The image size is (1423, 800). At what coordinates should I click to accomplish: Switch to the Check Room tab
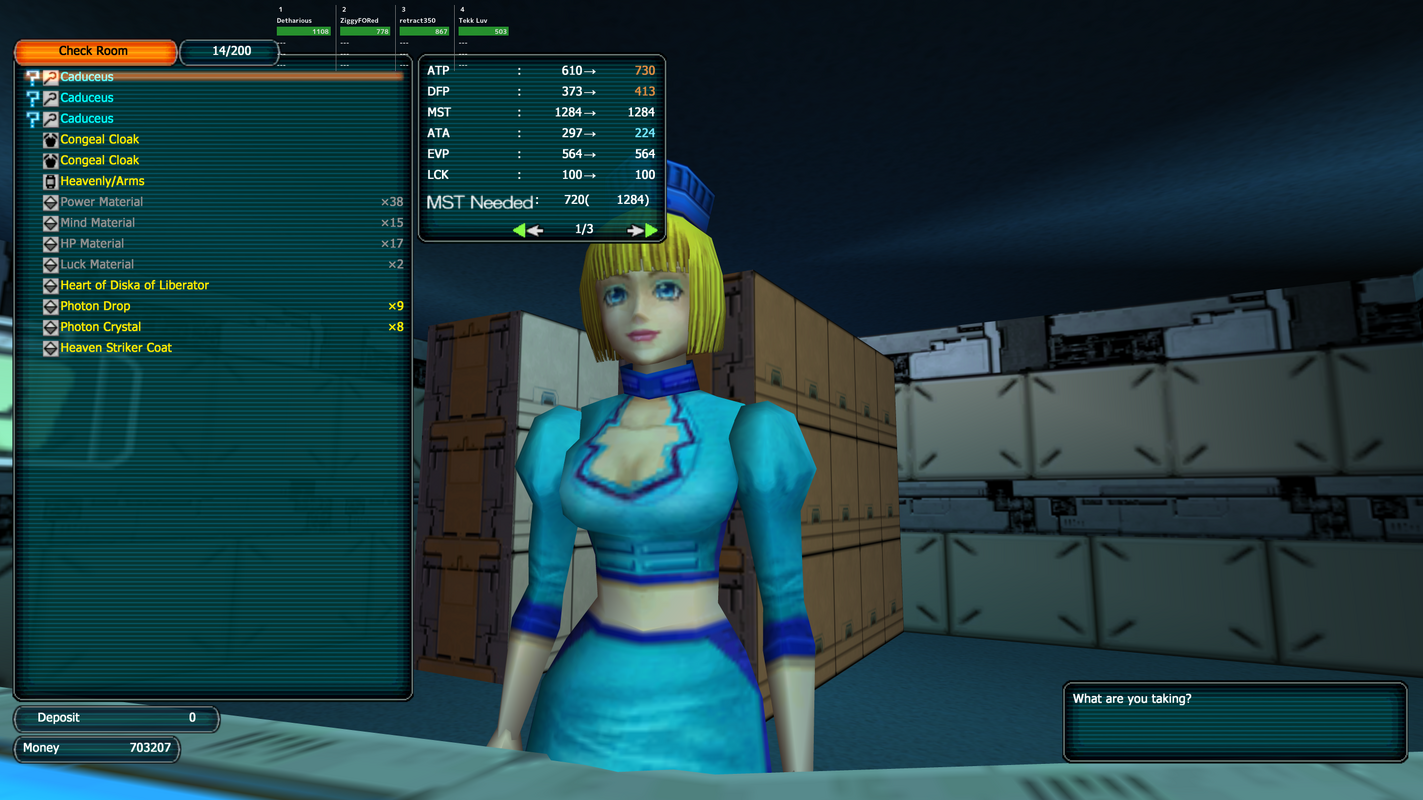click(x=95, y=51)
